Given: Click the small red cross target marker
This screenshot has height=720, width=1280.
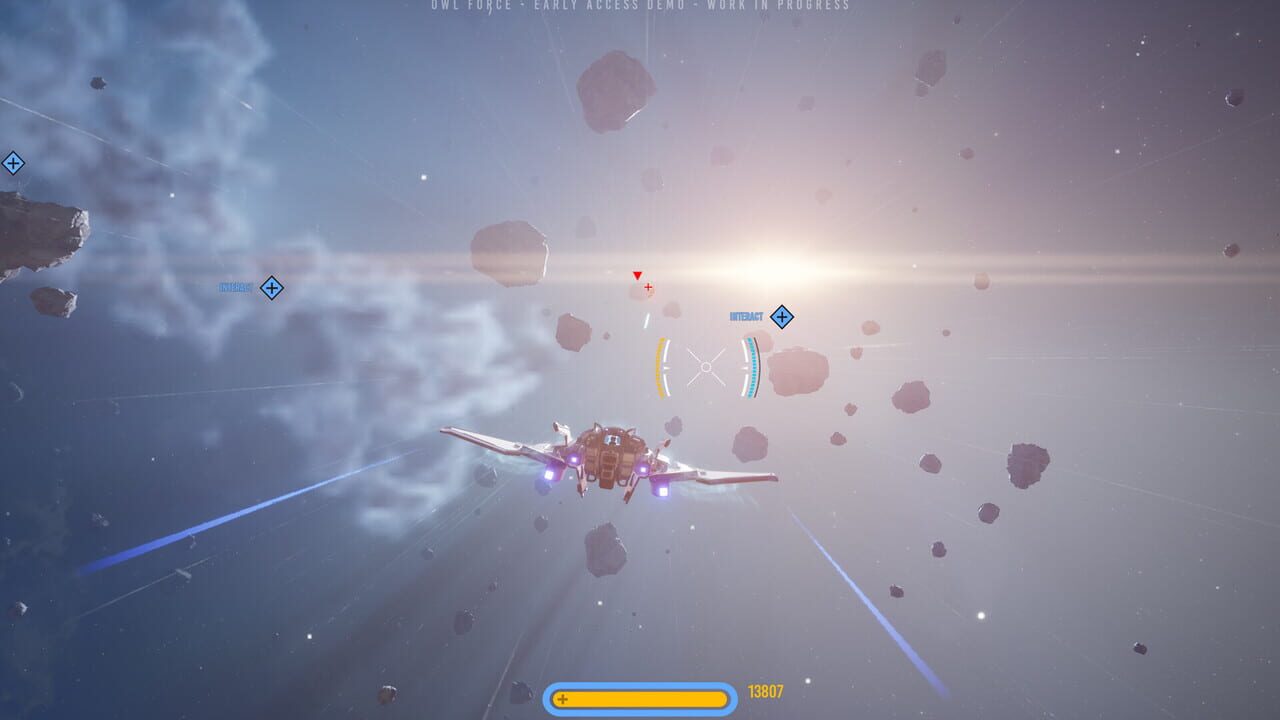Looking at the screenshot, I should (x=648, y=287).
